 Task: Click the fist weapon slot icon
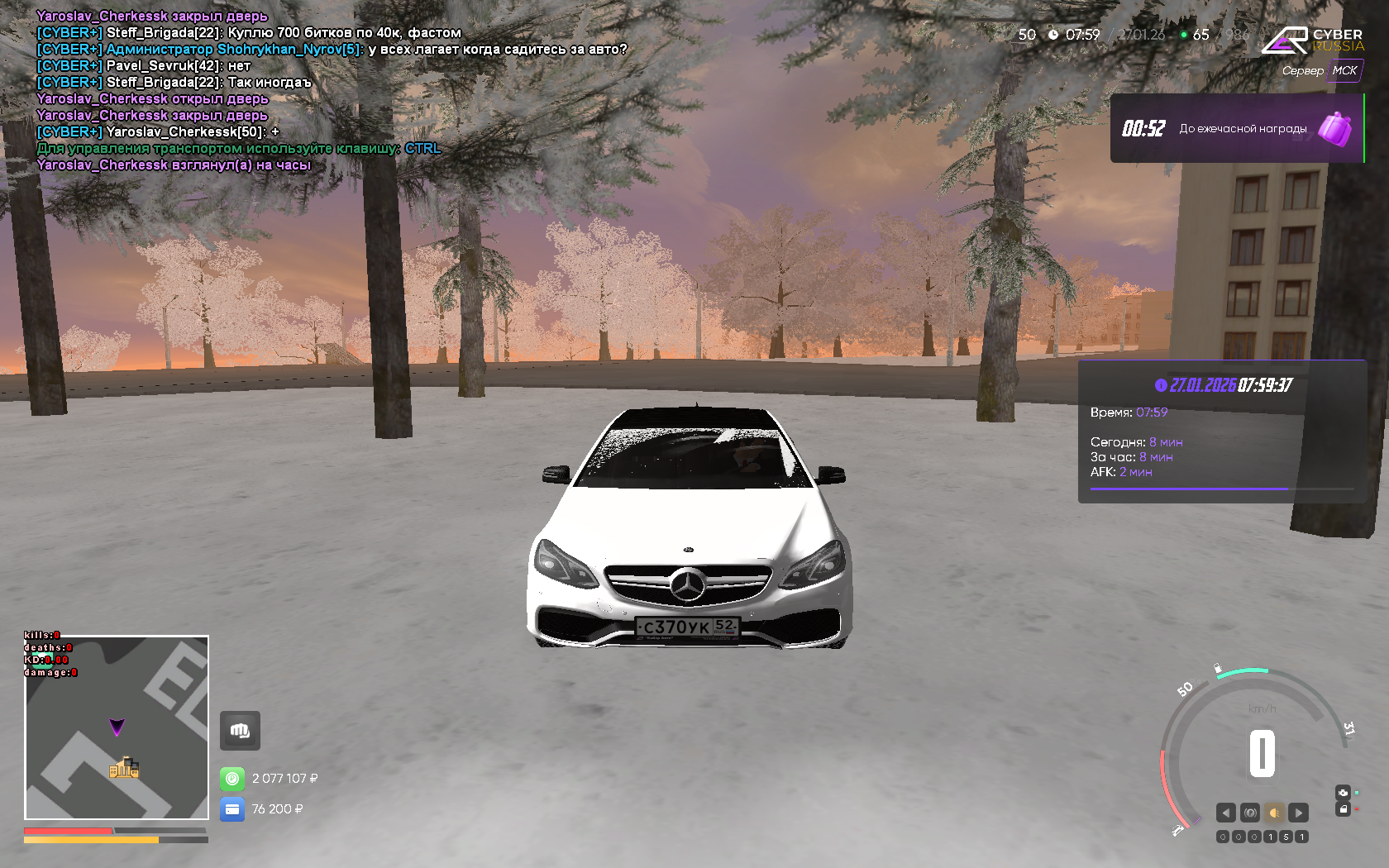pyautogui.click(x=240, y=731)
